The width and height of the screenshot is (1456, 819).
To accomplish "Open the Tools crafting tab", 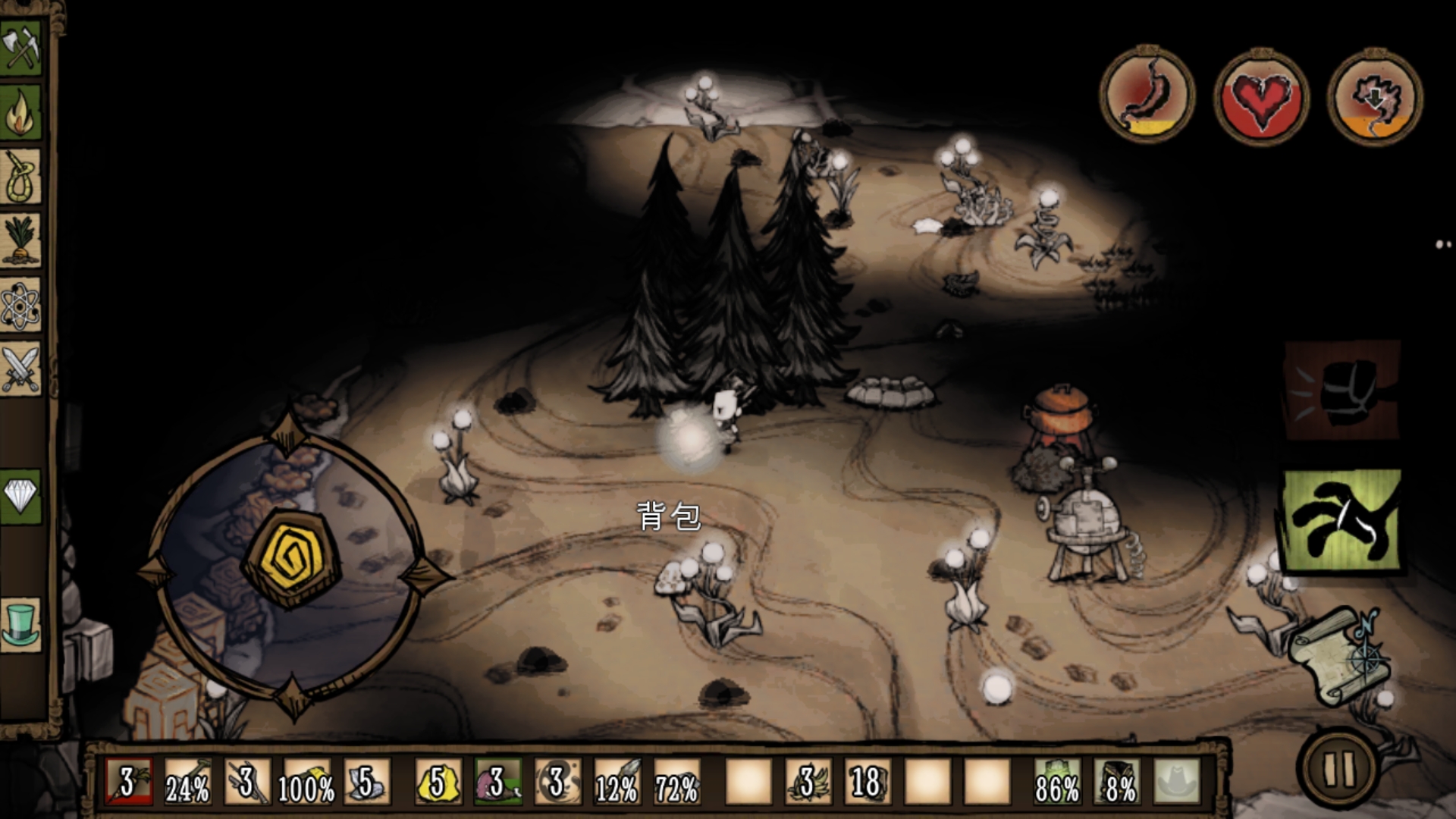I will click(x=21, y=48).
